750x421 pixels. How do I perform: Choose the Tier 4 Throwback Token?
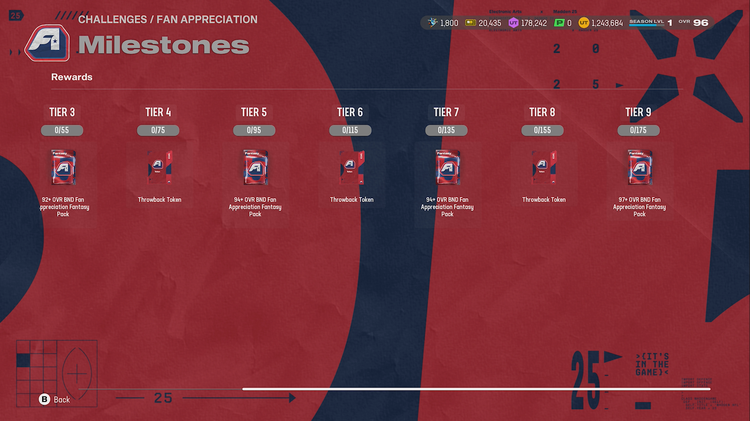[158, 167]
